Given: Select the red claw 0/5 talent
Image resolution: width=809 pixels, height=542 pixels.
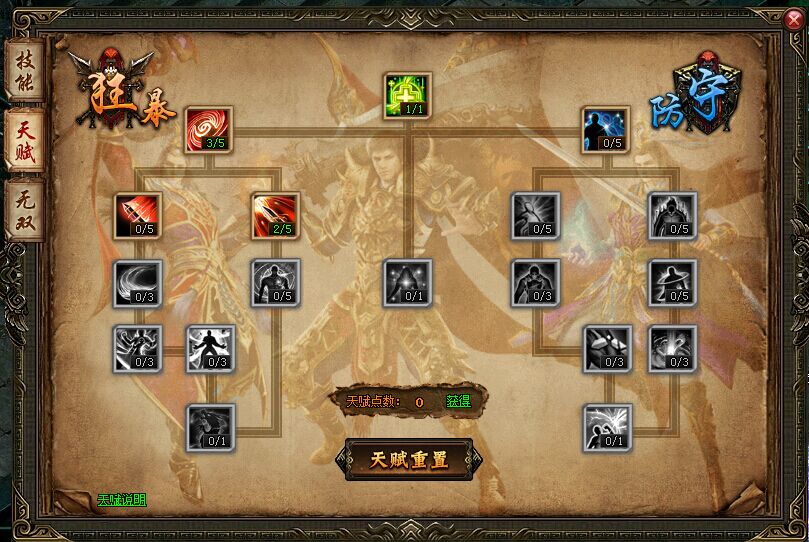Looking at the screenshot, I should 138,215.
